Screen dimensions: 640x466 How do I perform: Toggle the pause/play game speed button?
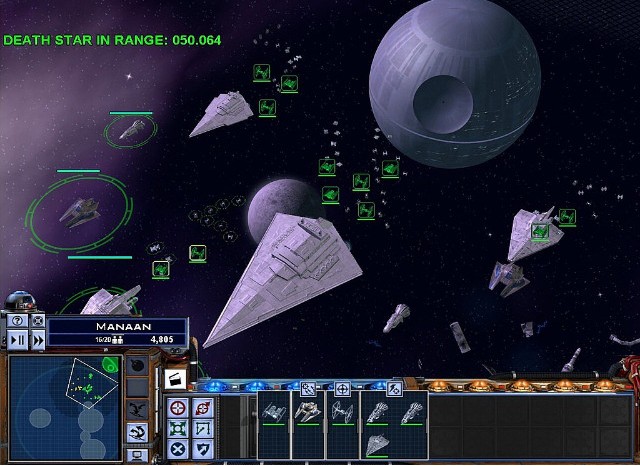tap(16, 340)
